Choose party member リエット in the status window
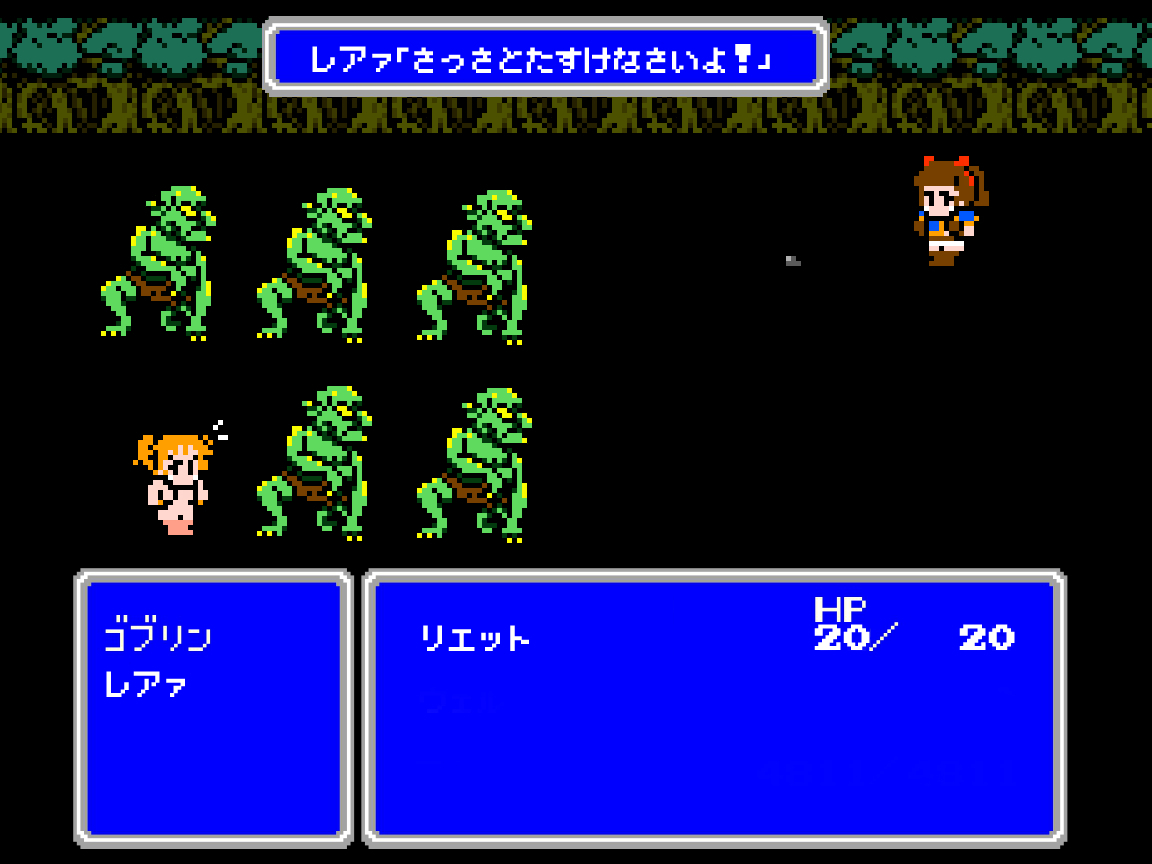1152x864 pixels. click(475, 638)
